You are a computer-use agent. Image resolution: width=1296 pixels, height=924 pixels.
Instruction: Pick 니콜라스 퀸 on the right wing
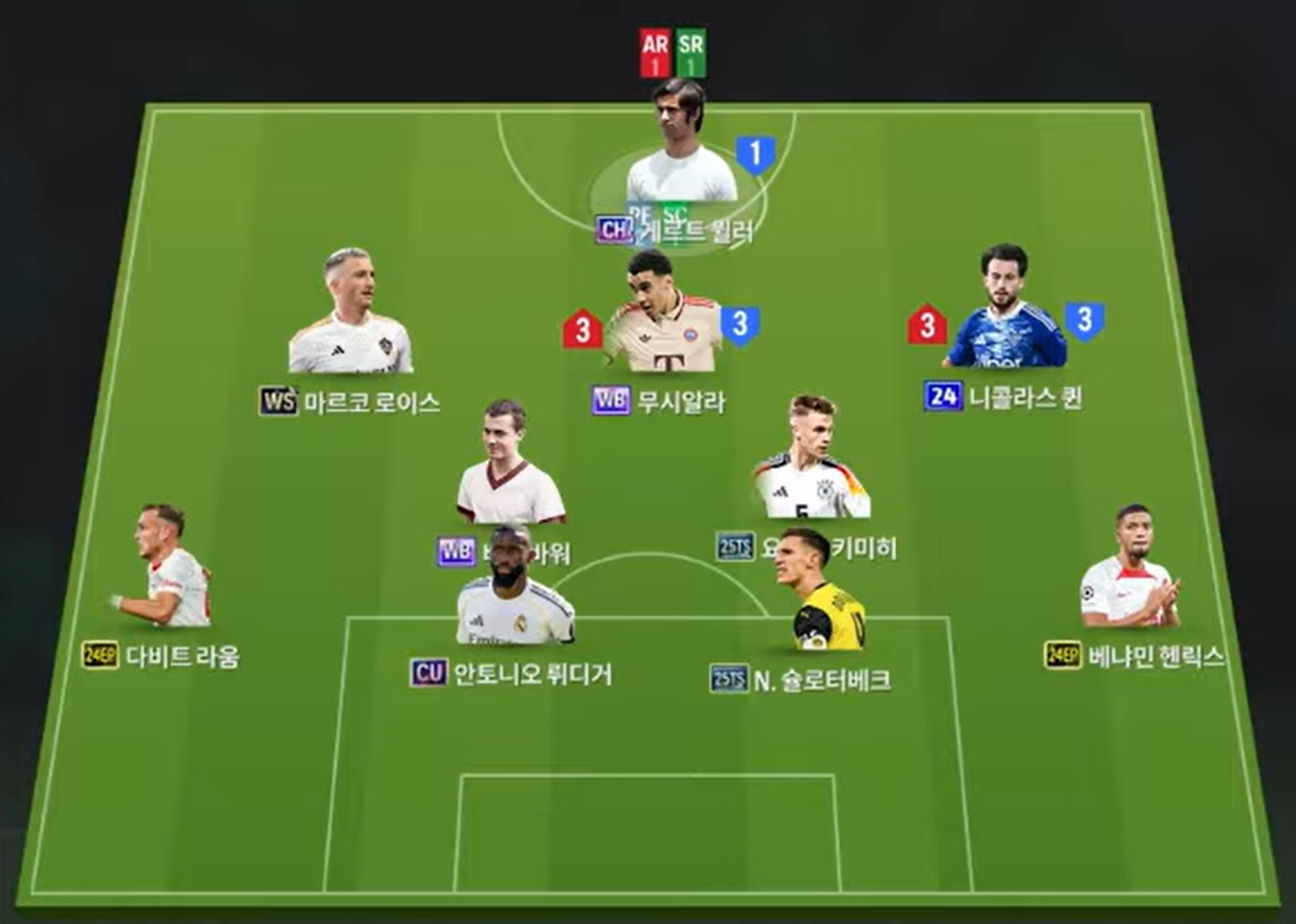click(1006, 314)
